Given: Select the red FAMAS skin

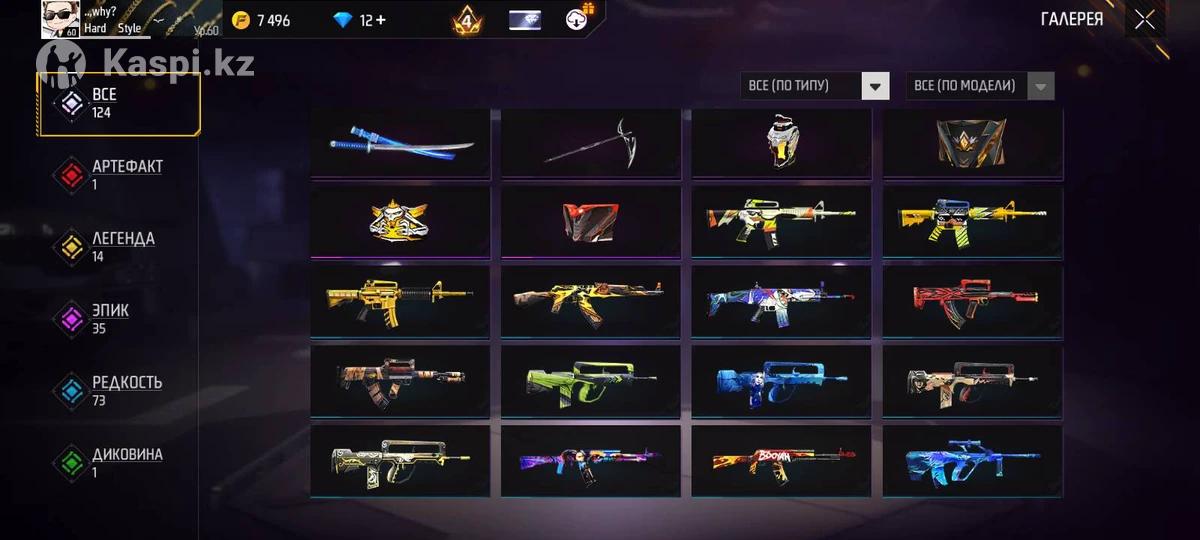Looking at the screenshot, I should pos(972,300).
